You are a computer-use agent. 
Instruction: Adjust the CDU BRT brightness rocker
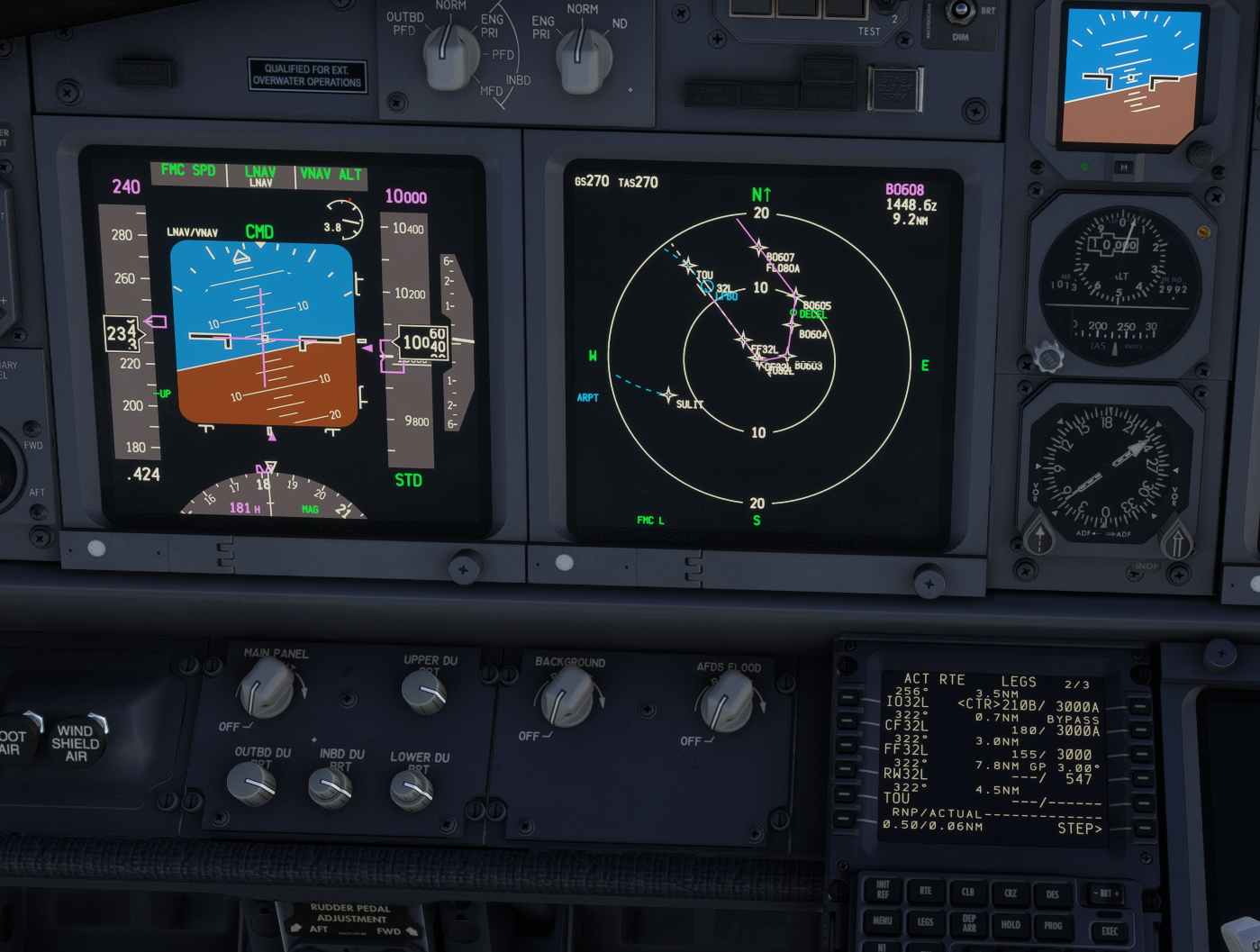pos(1107,893)
